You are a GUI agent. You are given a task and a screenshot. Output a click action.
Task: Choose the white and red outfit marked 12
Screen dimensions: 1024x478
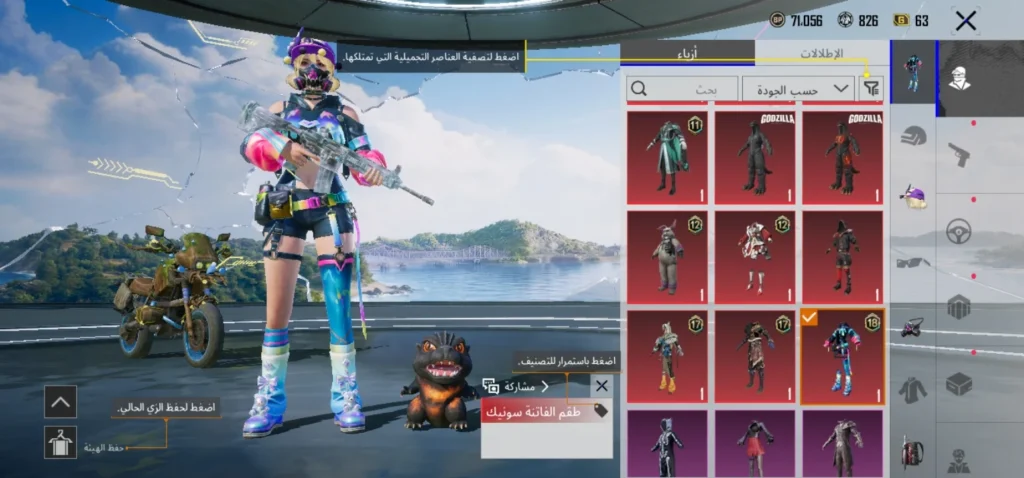[755, 256]
